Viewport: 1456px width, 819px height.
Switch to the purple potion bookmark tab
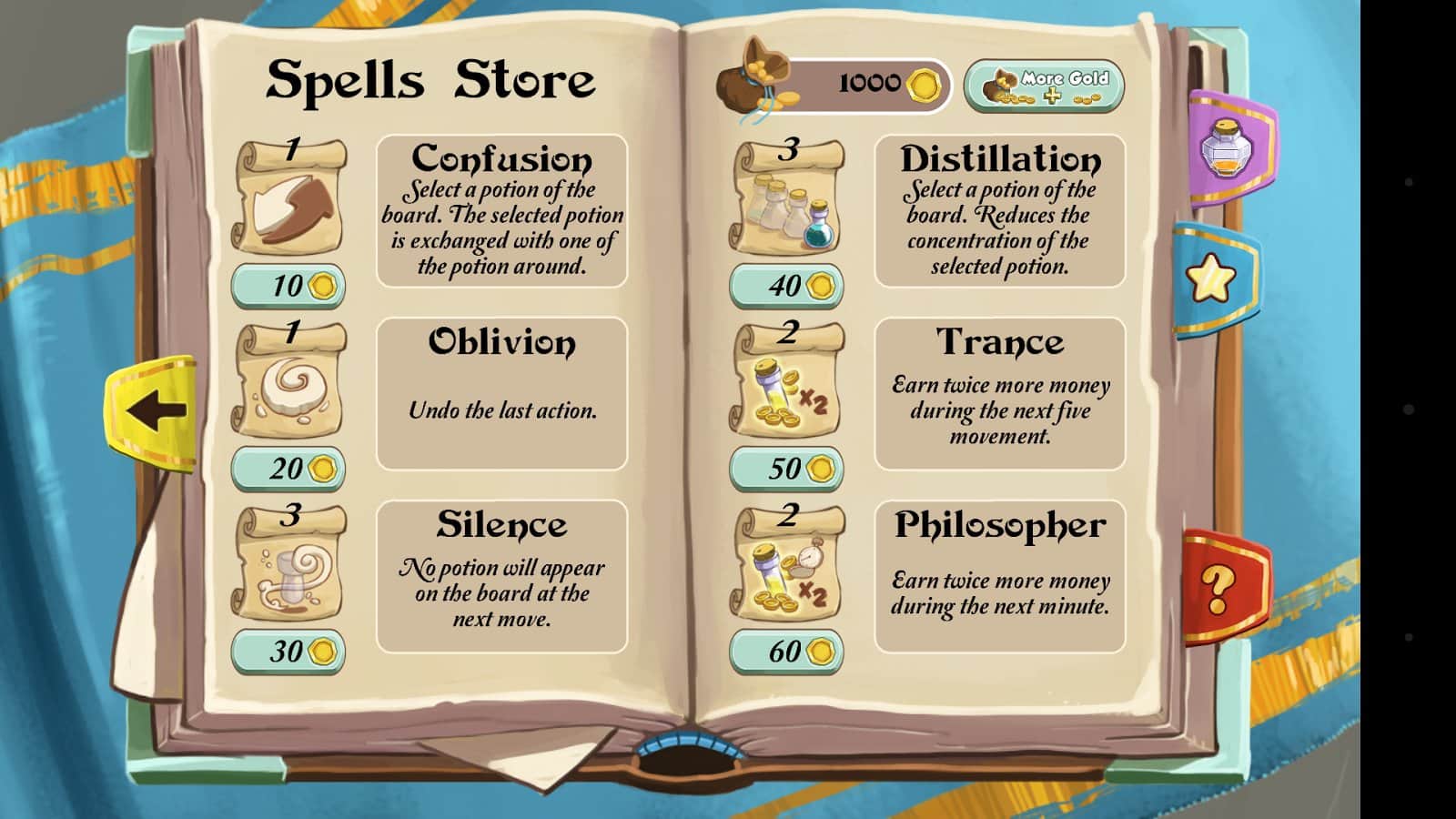[x=1229, y=148]
